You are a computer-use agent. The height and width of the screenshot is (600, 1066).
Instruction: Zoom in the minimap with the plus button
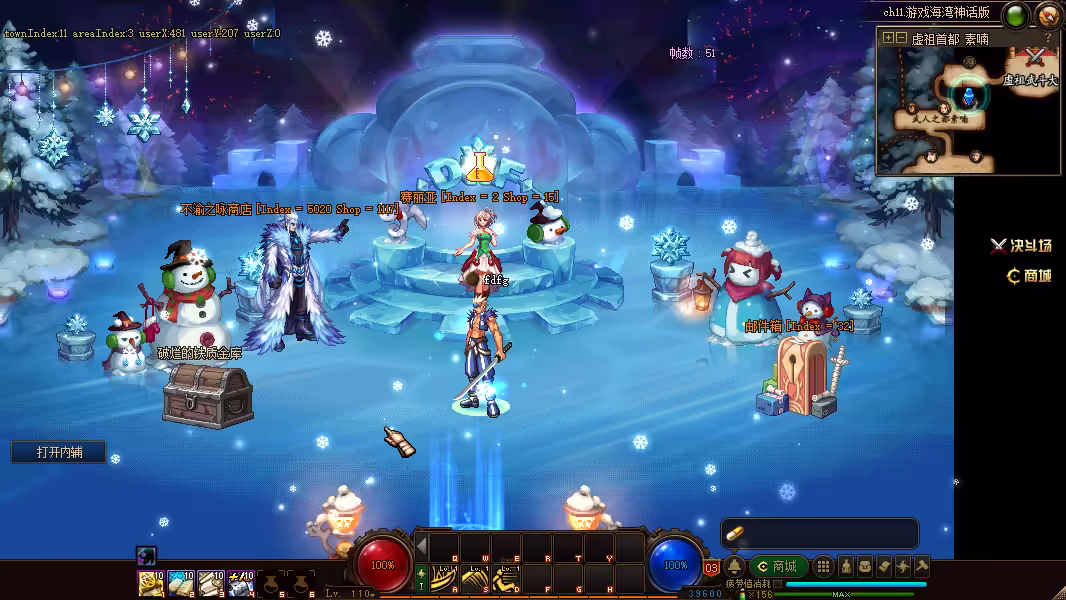tap(888, 38)
